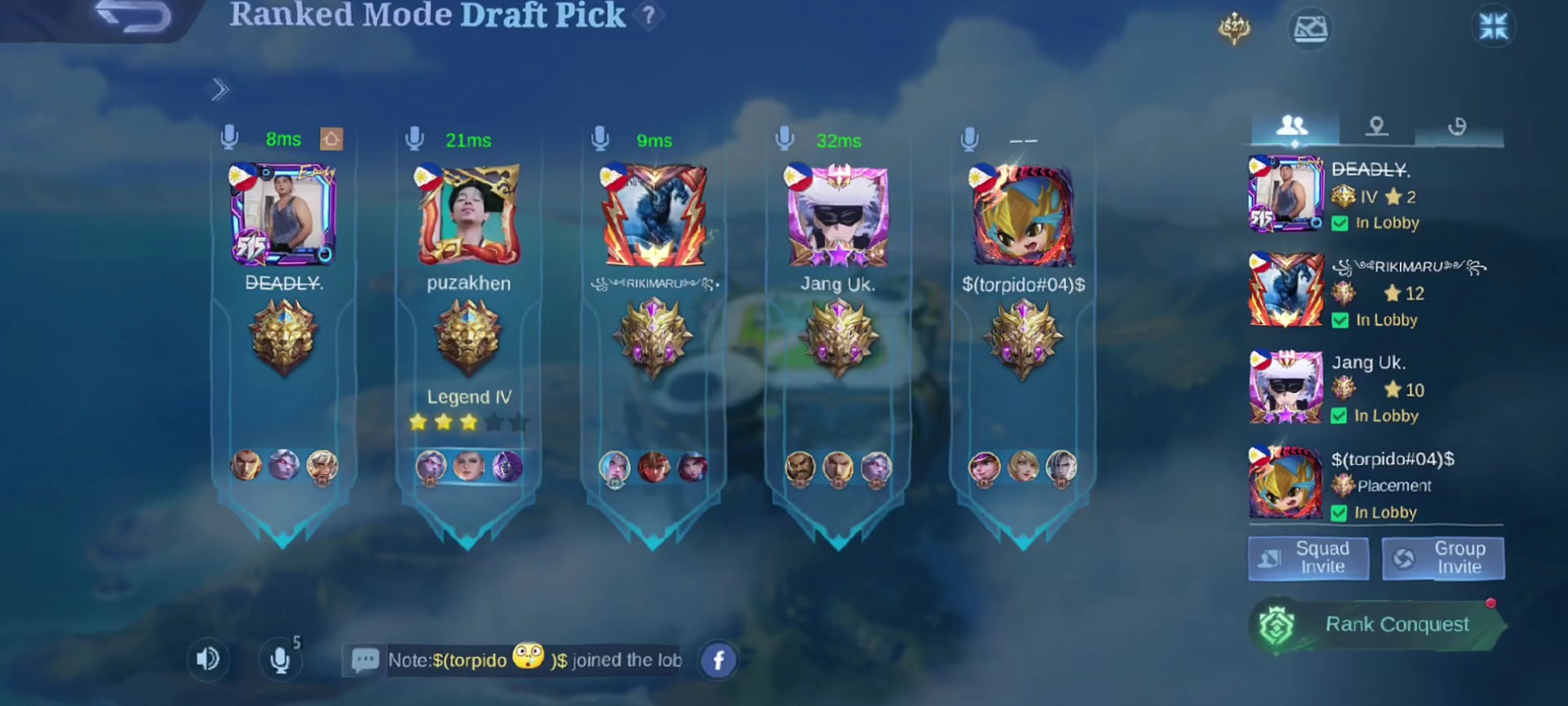
Task: Select $(torpido#04)$ player card avatar
Action: tap(1022, 216)
